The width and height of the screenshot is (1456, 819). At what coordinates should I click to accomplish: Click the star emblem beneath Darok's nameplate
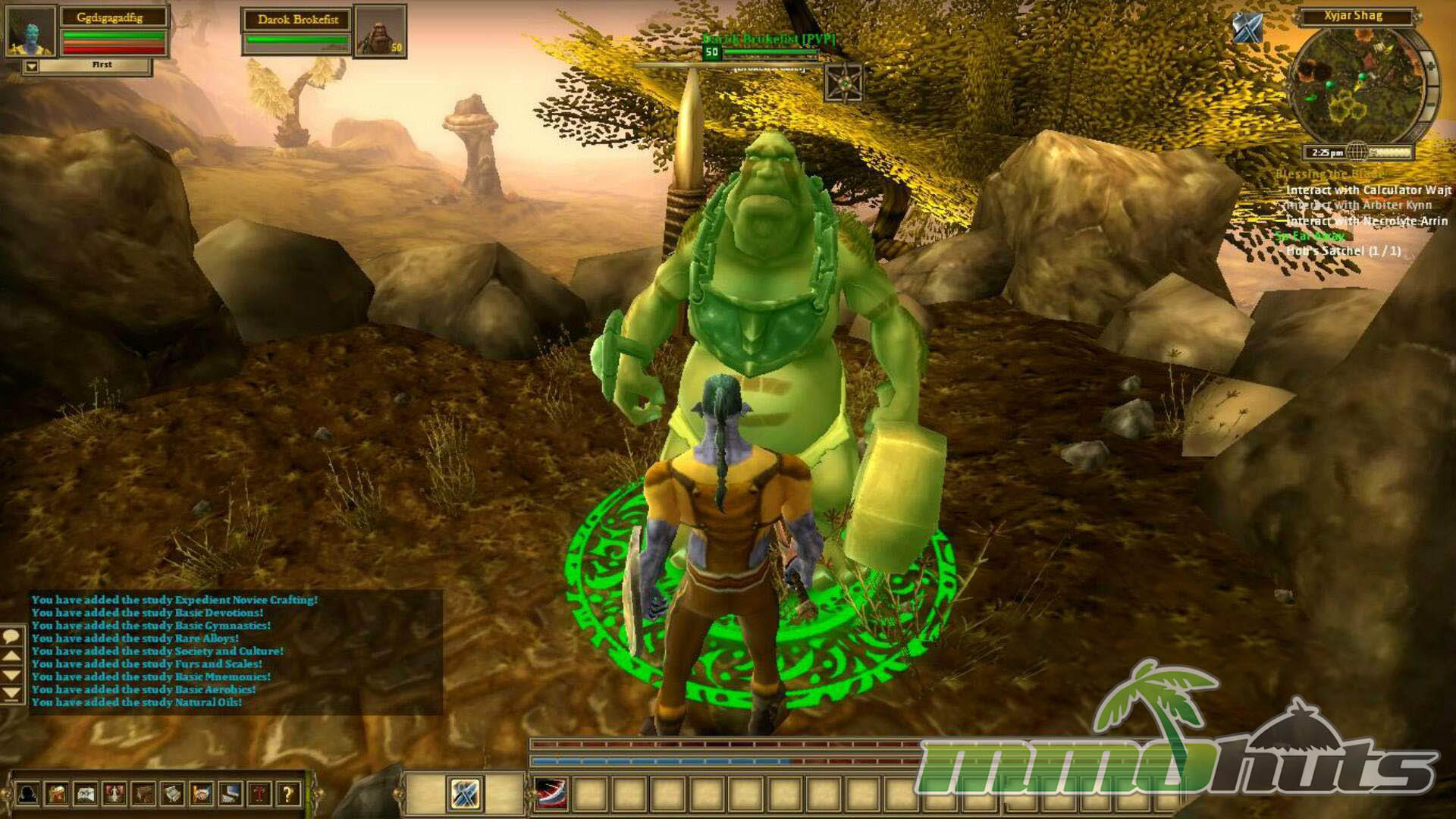(x=843, y=83)
